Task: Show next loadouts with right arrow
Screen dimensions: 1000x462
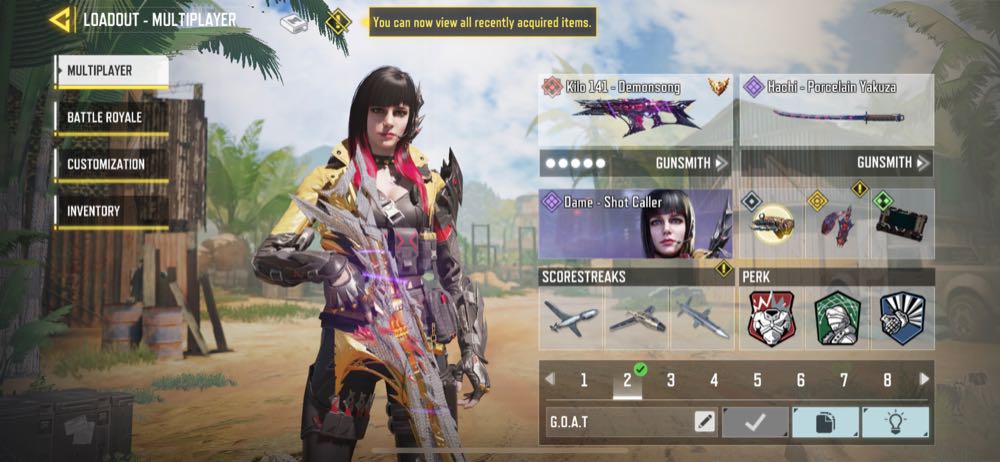Action: [x=924, y=380]
